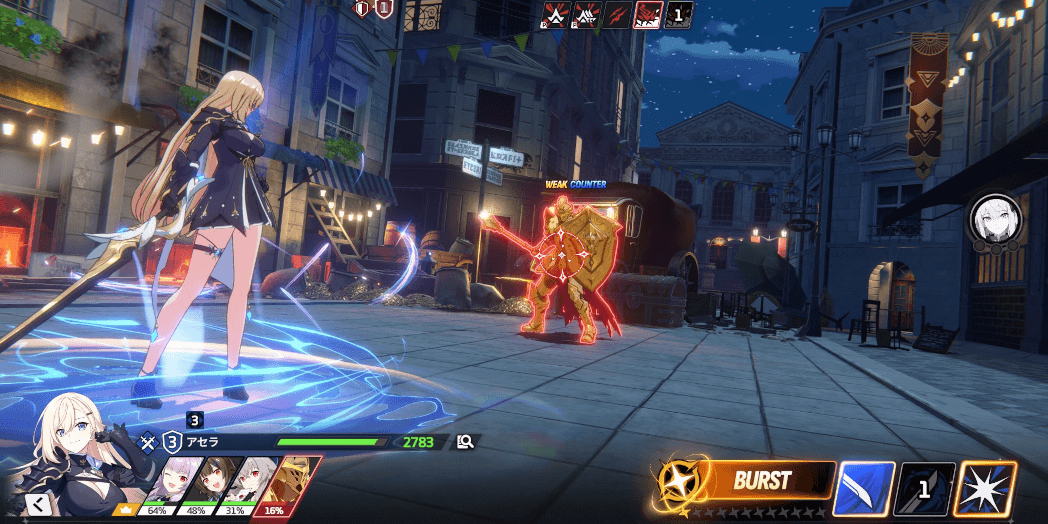This screenshot has width=1048, height=524.
Task: Select the dark sword skill on cooldown
Action: (925, 490)
